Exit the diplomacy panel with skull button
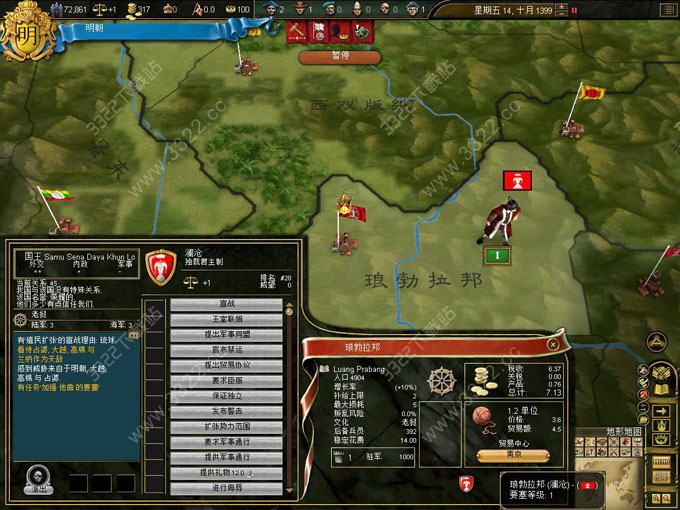This screenshot has width=680, height=510. pyautogui.click(x=39, y=480)
